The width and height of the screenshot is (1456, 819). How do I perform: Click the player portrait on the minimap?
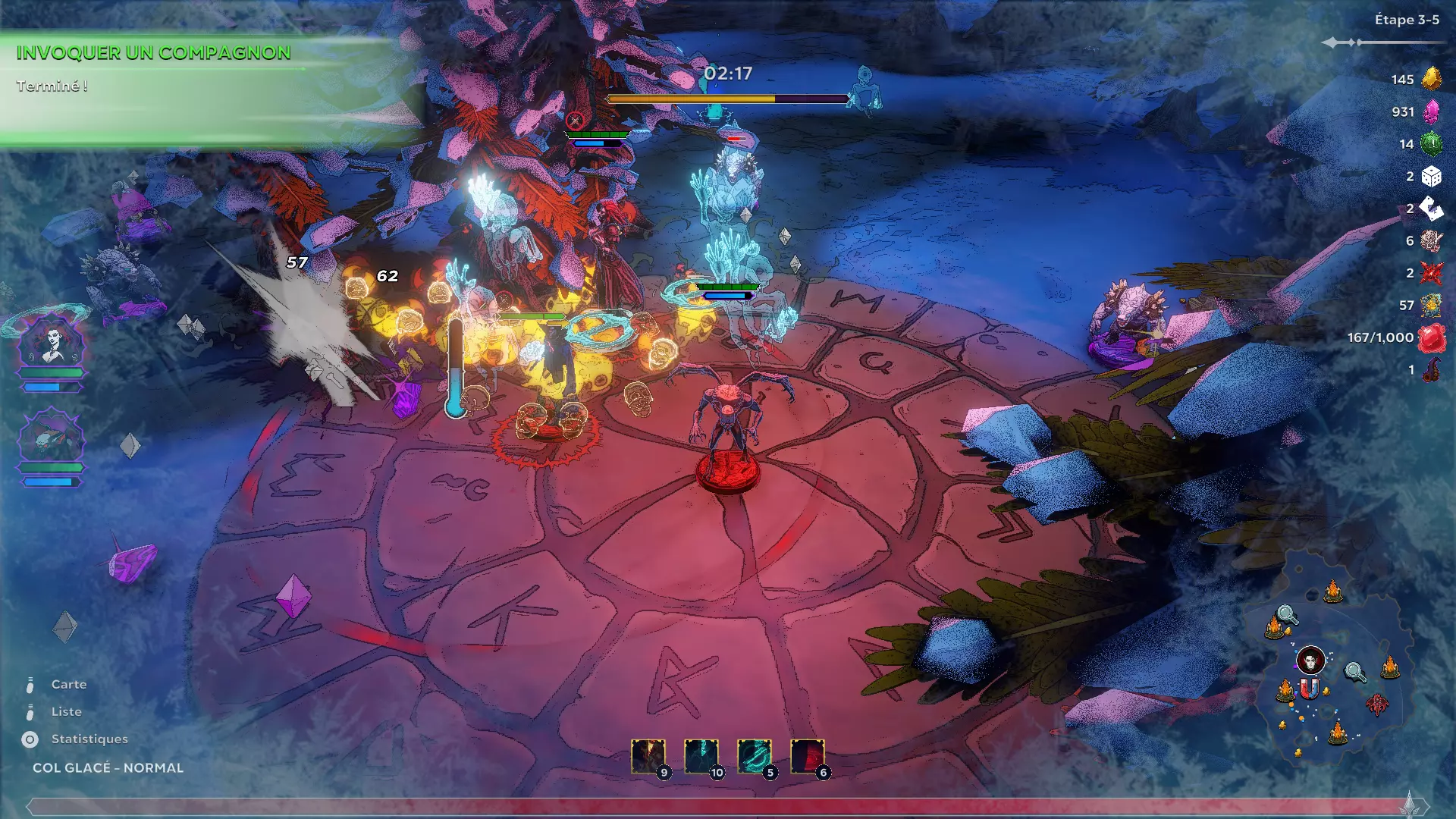1310,661
